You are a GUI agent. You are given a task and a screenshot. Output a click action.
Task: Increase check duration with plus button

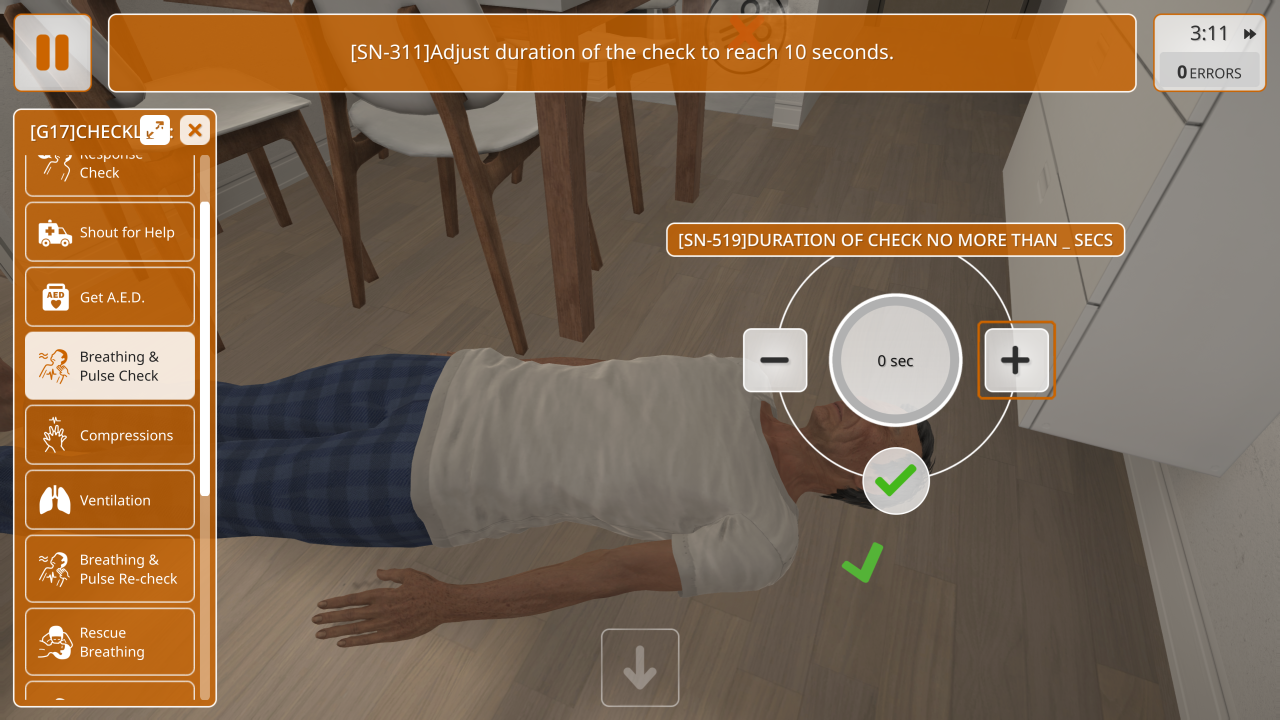coord(1016,360)
